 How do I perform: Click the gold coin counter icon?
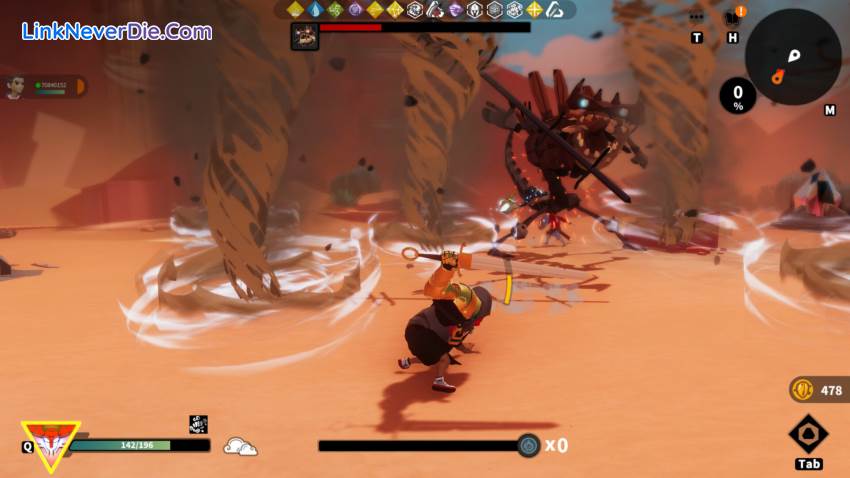802,390
